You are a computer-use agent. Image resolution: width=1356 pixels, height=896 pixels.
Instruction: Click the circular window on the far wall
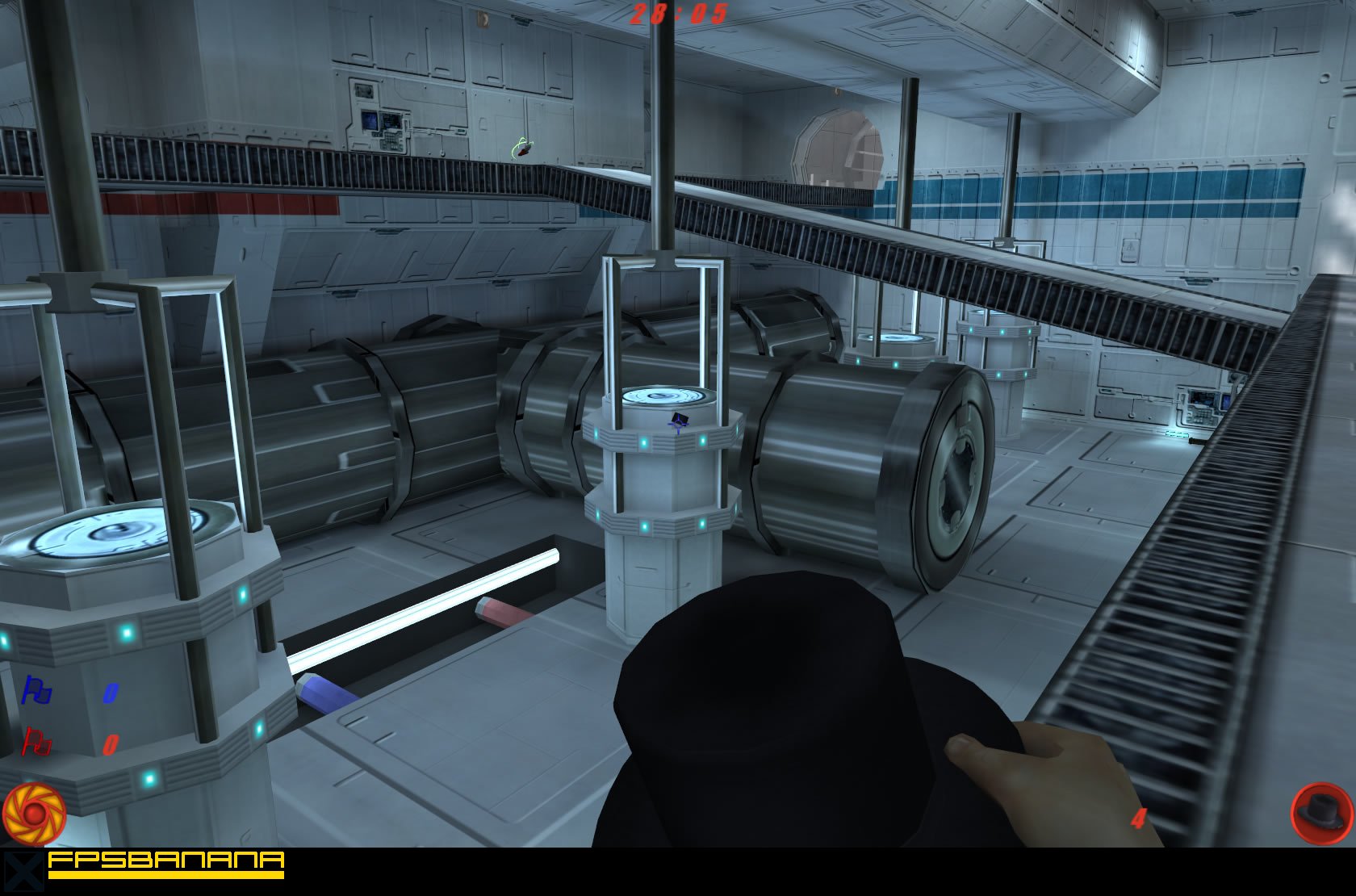tap(839, 149)
